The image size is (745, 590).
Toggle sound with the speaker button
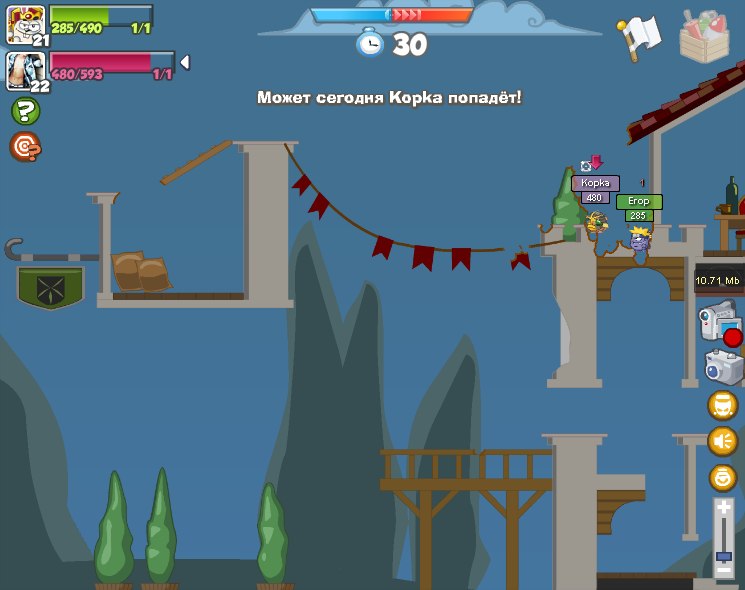723,441
